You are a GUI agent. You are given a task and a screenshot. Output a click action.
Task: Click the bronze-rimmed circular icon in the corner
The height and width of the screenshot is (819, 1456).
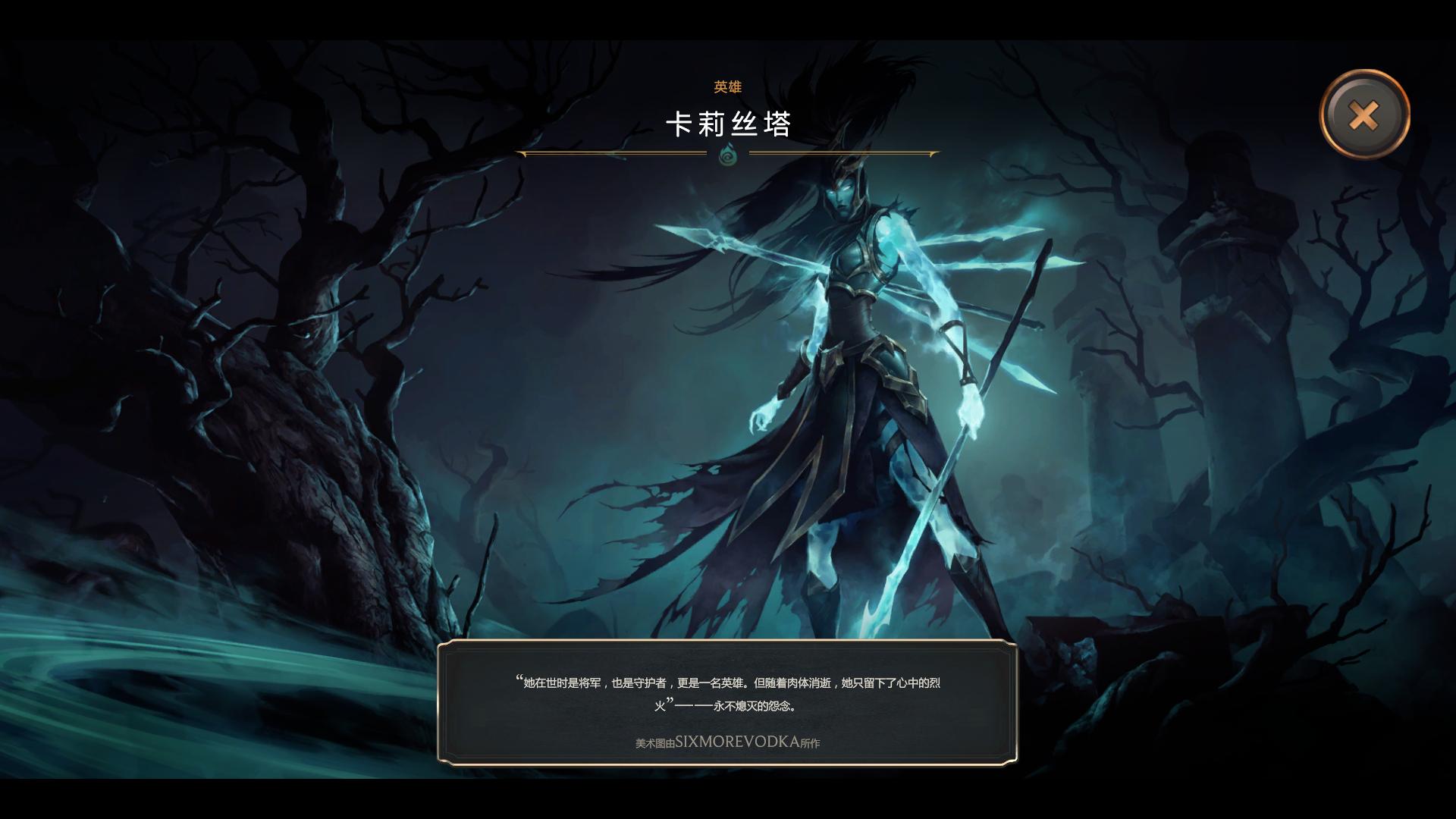point(1363,115)
